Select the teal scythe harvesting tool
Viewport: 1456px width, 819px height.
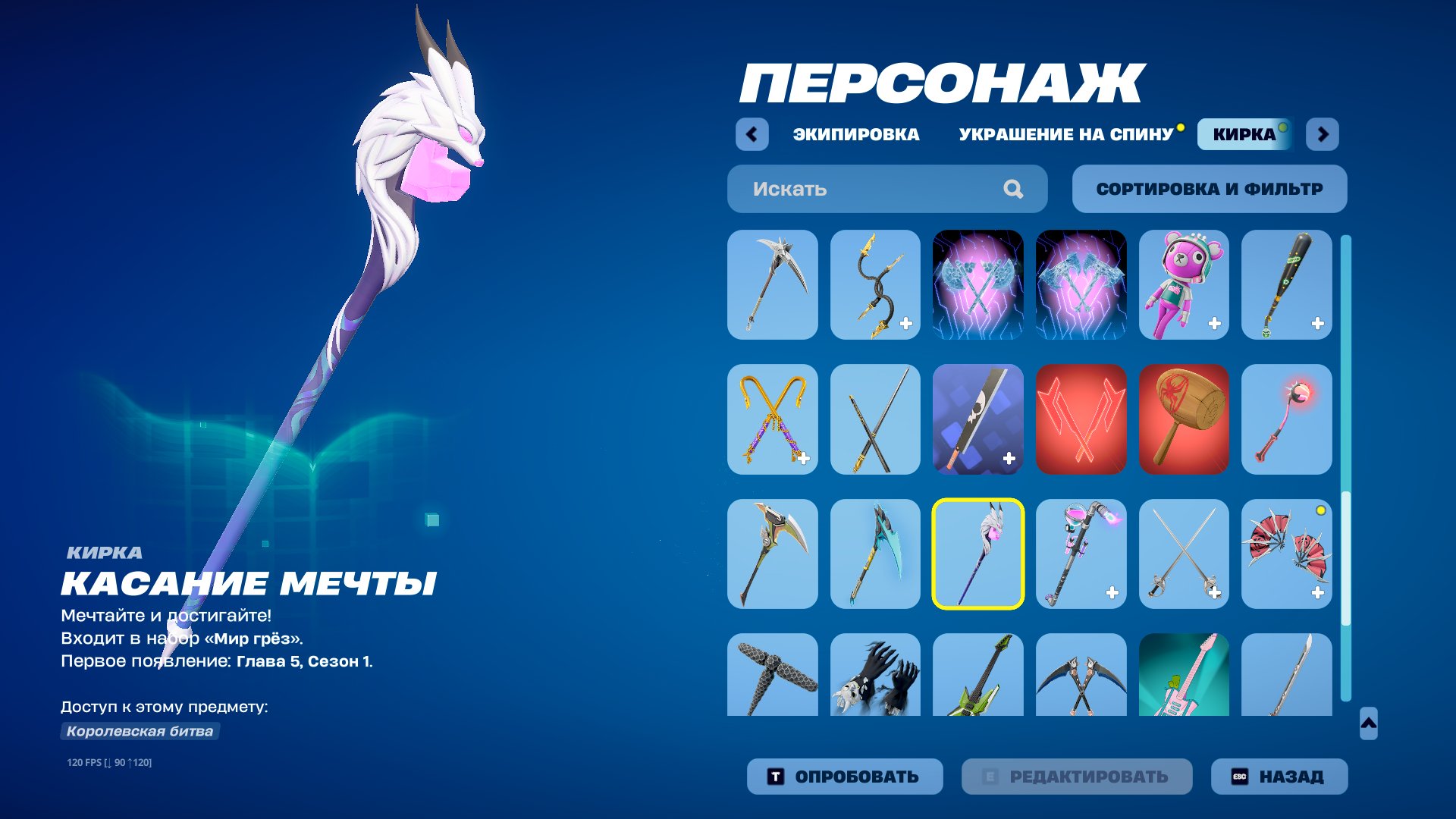[875, 554]
